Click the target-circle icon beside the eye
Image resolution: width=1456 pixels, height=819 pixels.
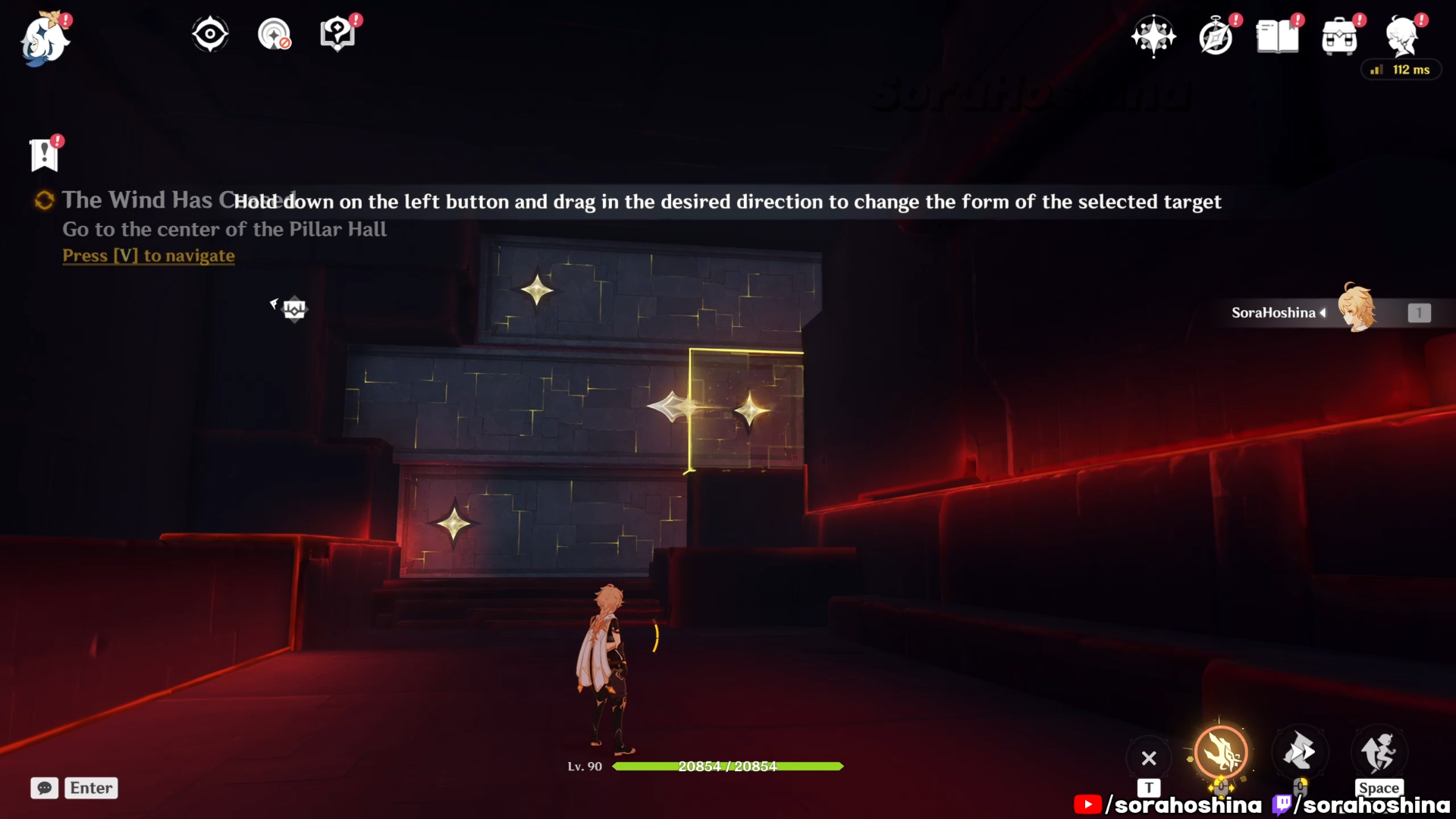tap(274, 35)
